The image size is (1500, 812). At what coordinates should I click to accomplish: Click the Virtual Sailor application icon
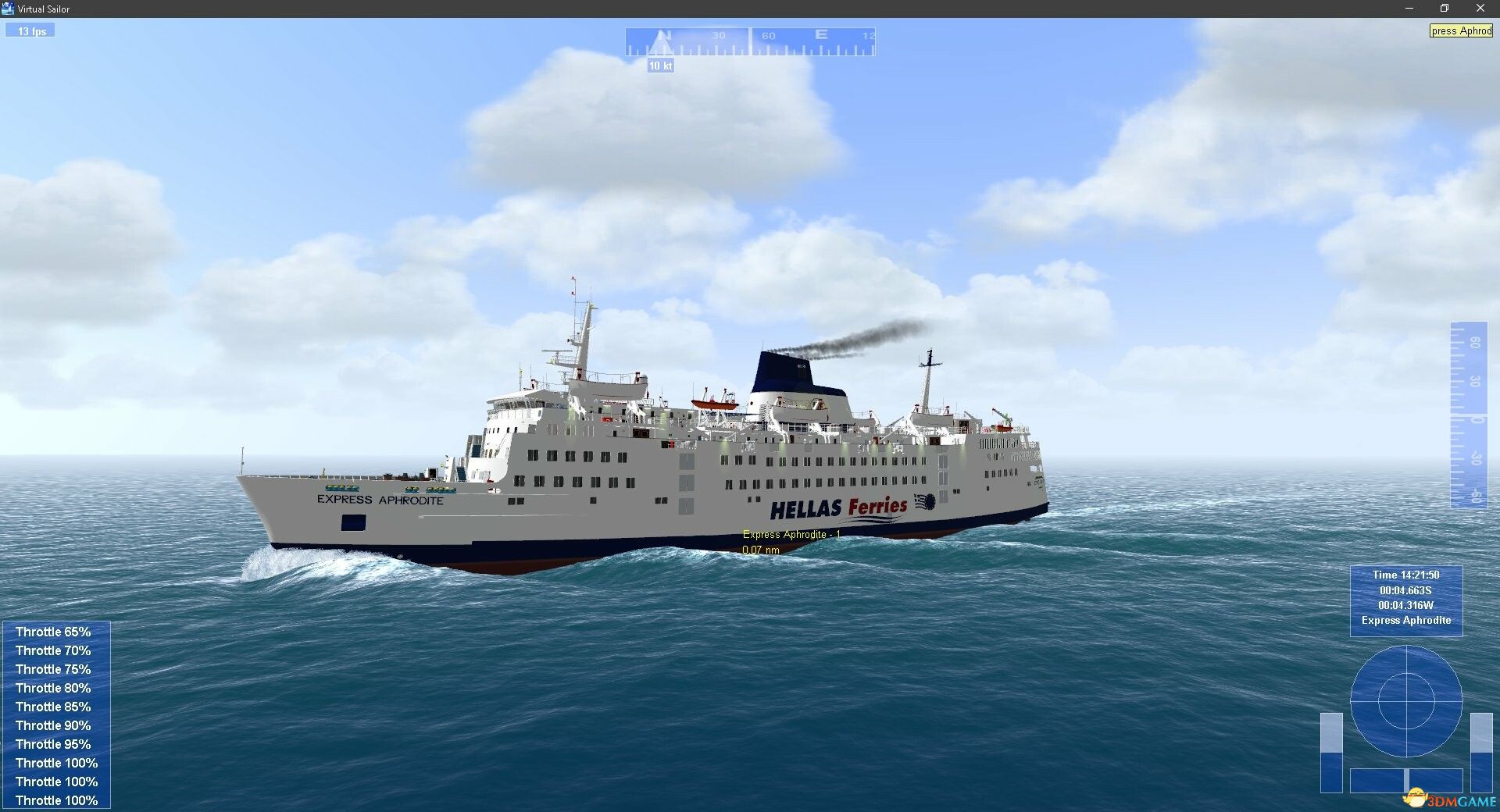point(7,9)
